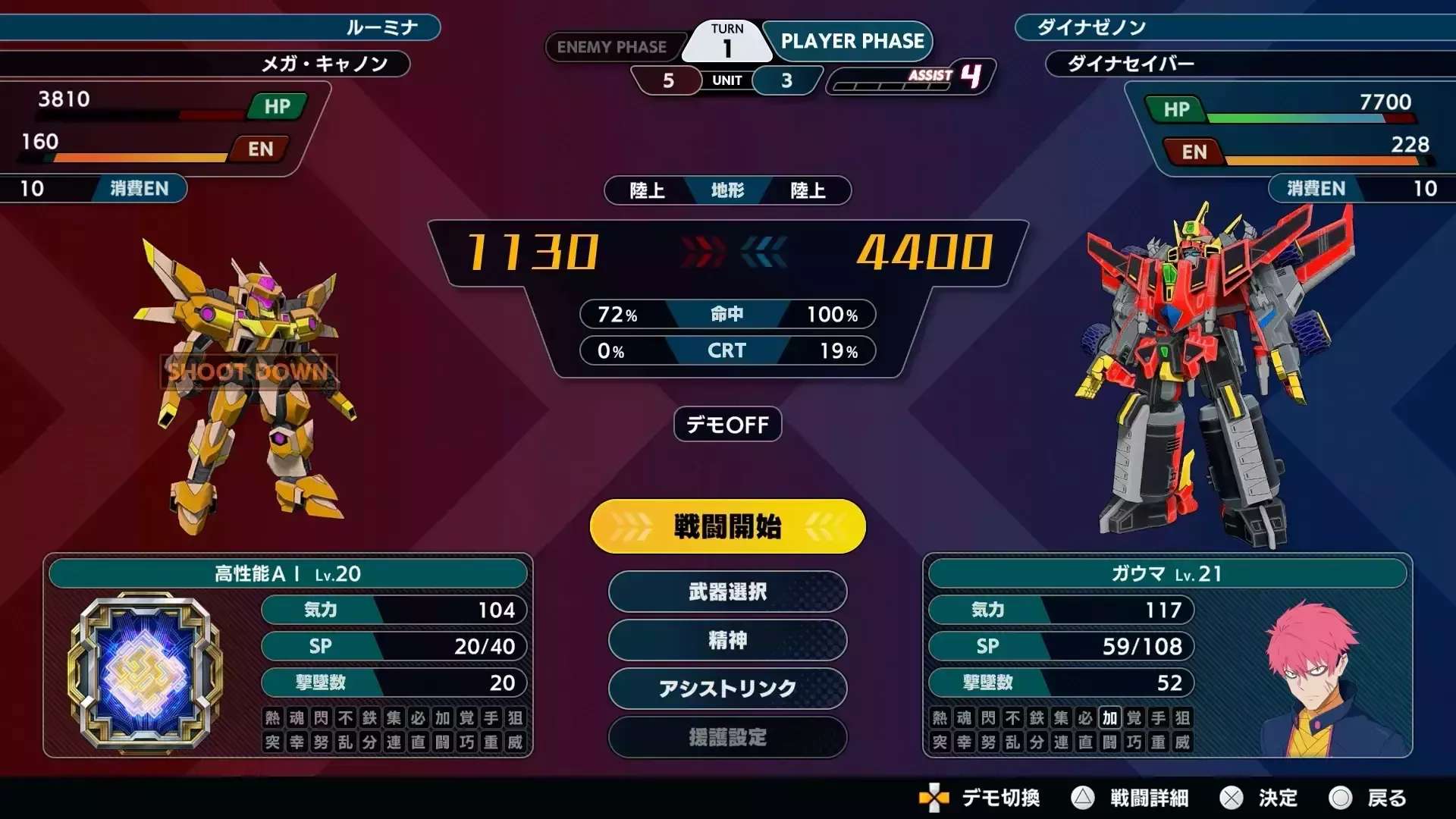Toggle the デモOFF demo setting
Viewport: 1456px width, 819px height.
(x=726, y=425)
